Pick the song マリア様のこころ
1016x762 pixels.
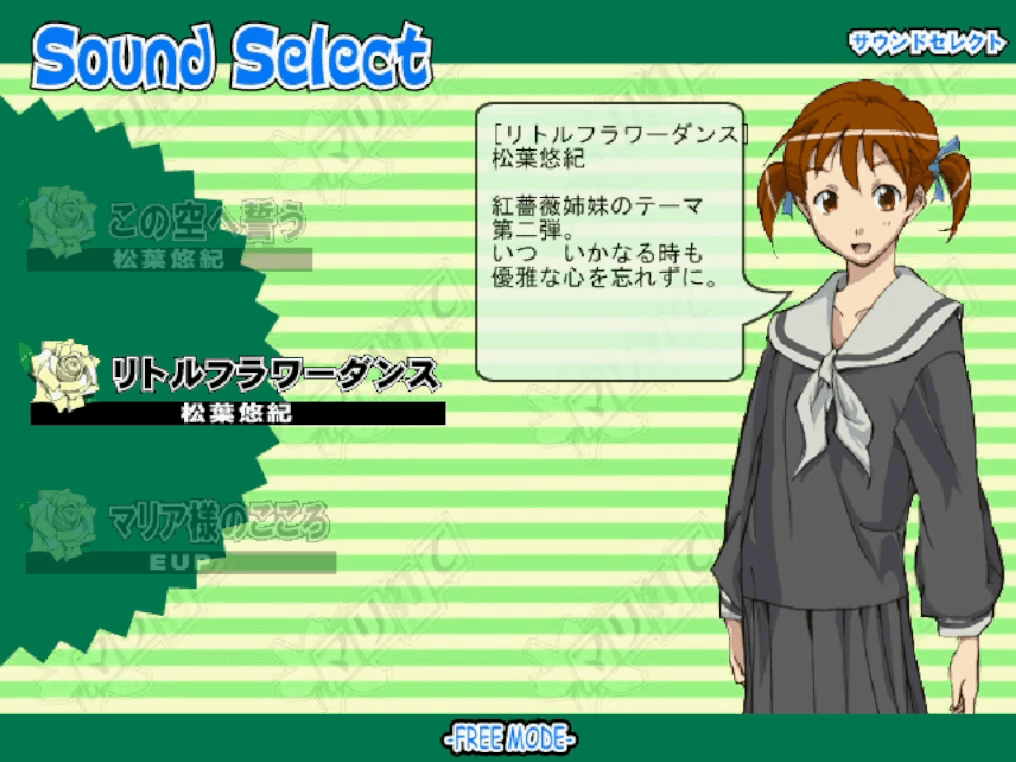pyautogui.click(x=217, y=522)
